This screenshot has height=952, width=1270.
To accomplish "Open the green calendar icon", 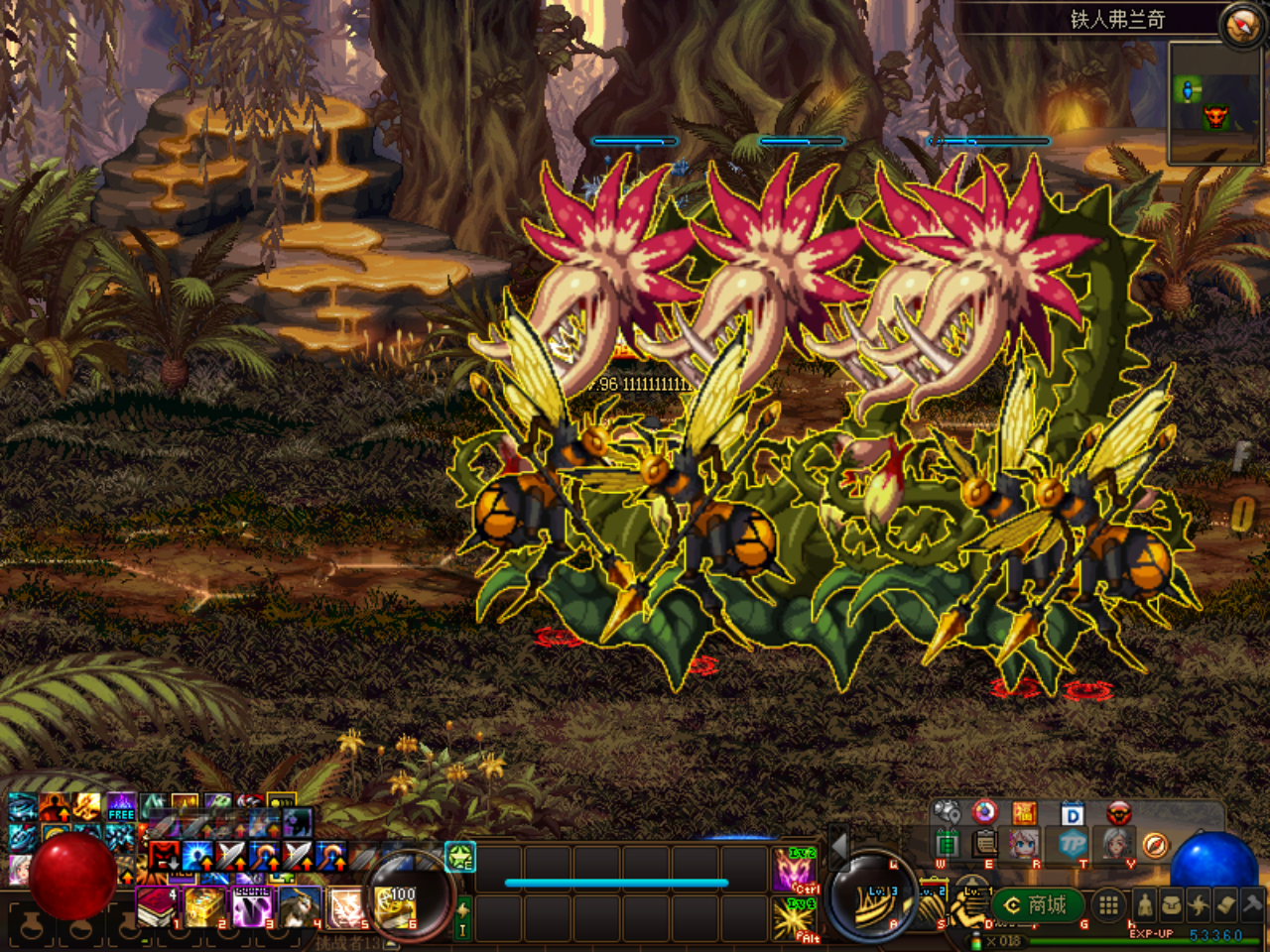I will click(x=948, y=844).
